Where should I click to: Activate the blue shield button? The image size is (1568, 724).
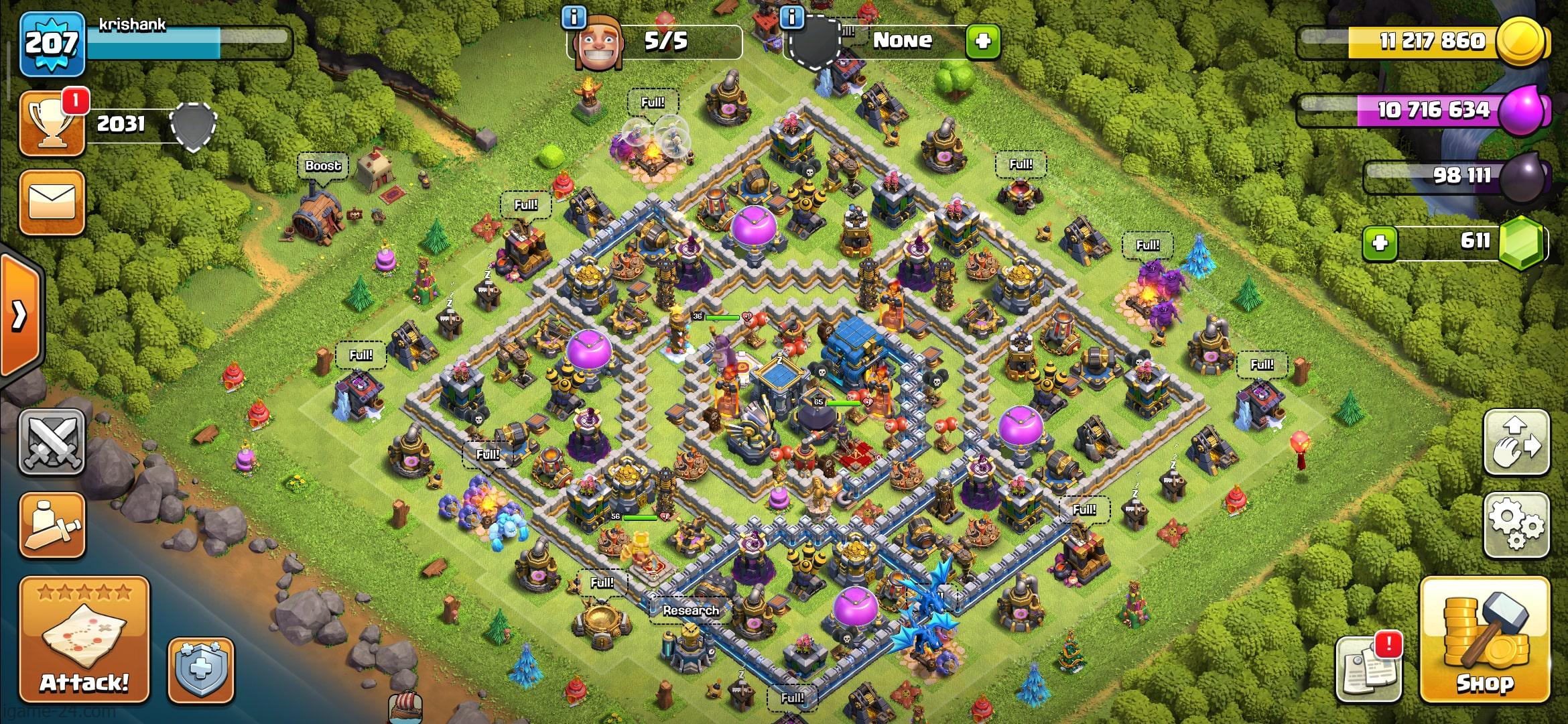pos(200,670)
